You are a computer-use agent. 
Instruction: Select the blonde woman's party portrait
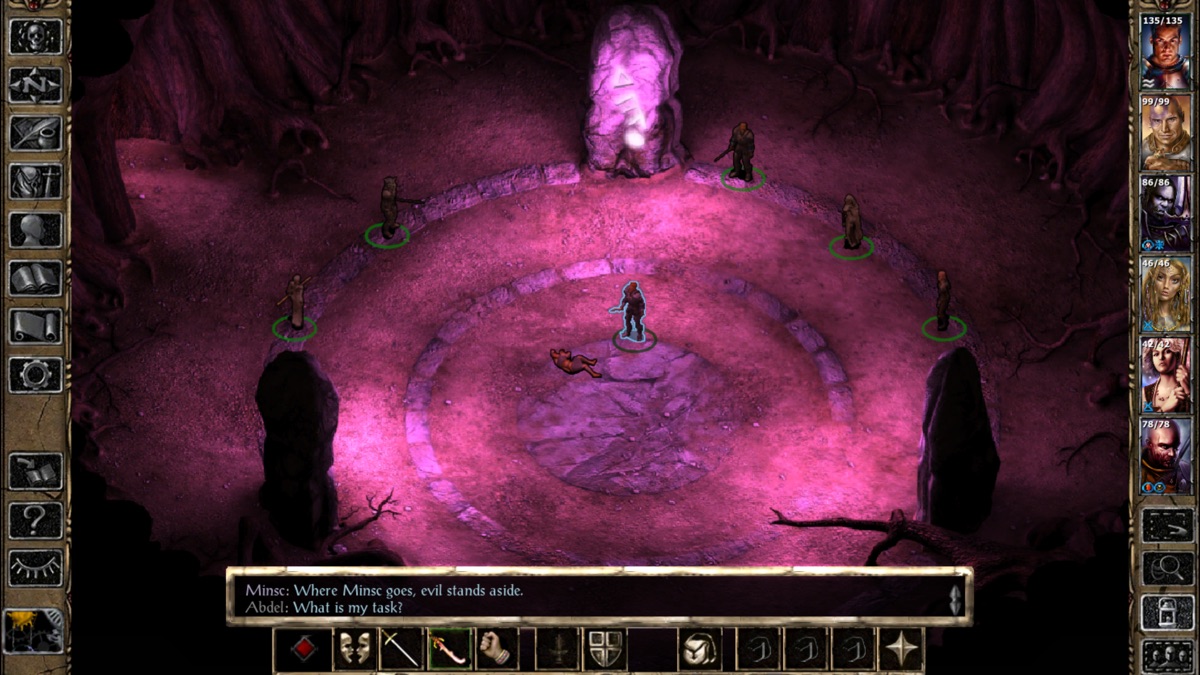1164,295
